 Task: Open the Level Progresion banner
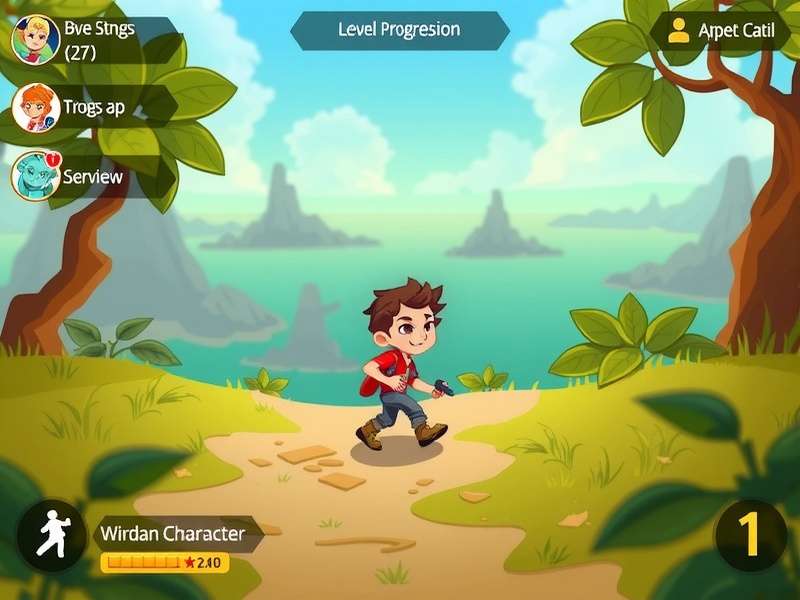coord(399,30)
